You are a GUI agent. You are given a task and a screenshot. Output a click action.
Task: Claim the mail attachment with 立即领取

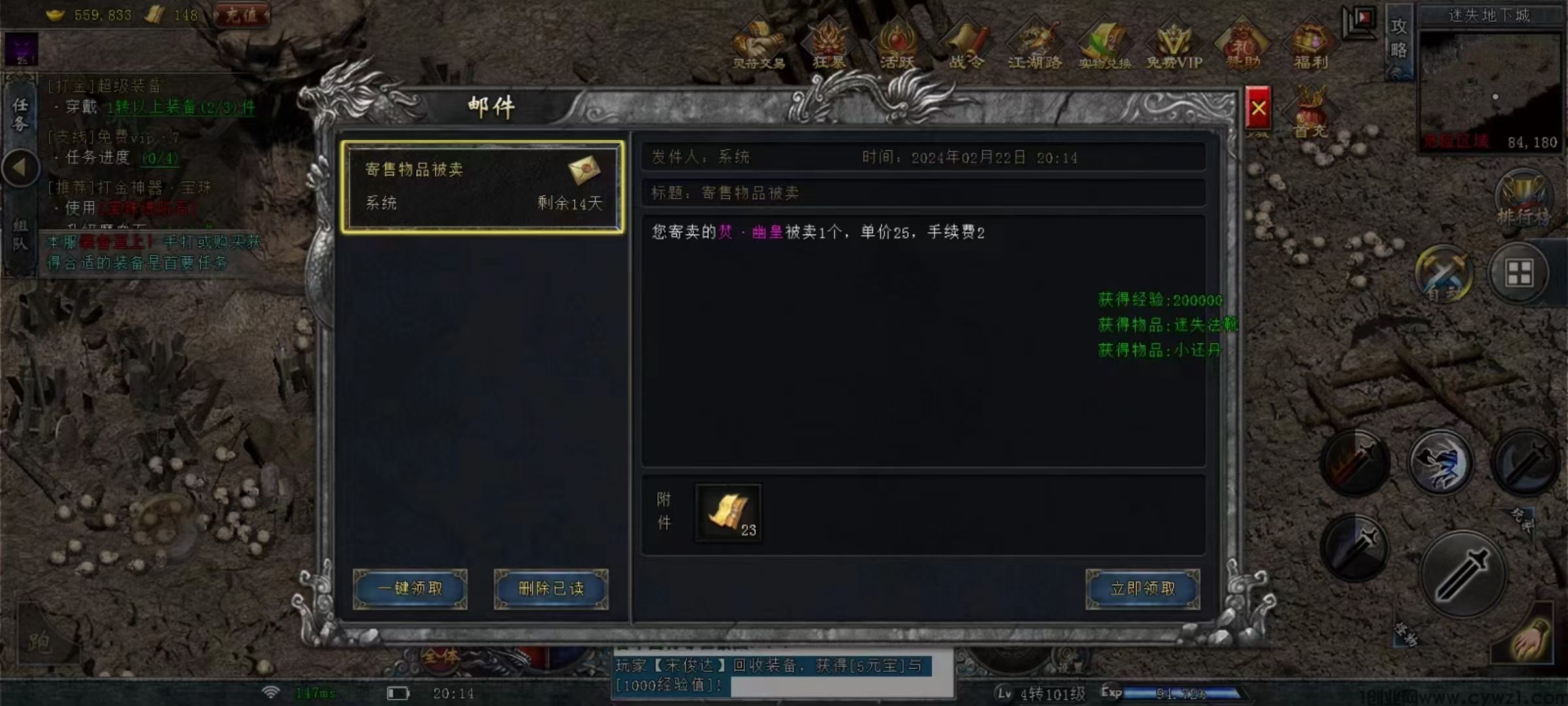tap(1143, 589)
